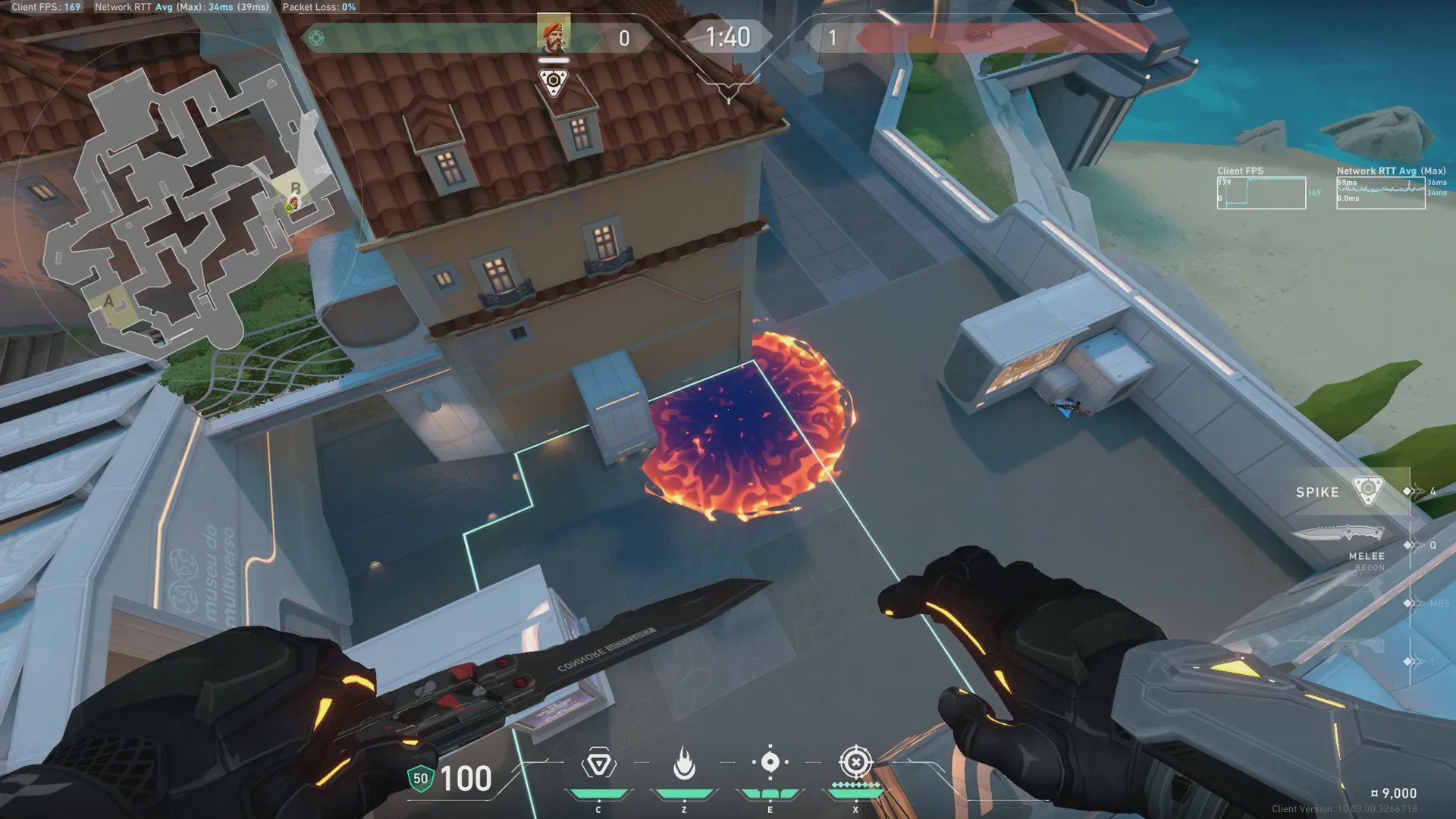Click the Client FPS performance graph
The height and width of the screenshot is (819, 1456).
pyautogui.click(x=1261, y=193)
